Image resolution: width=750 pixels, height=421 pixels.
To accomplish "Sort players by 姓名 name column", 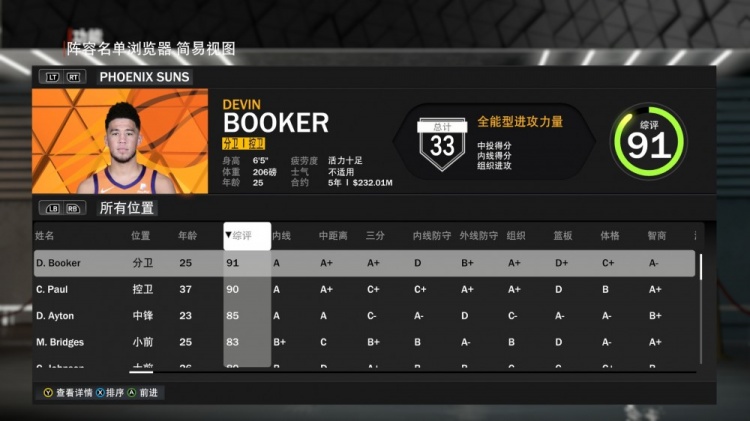I will pyautogui.click(x=45, y=236).
